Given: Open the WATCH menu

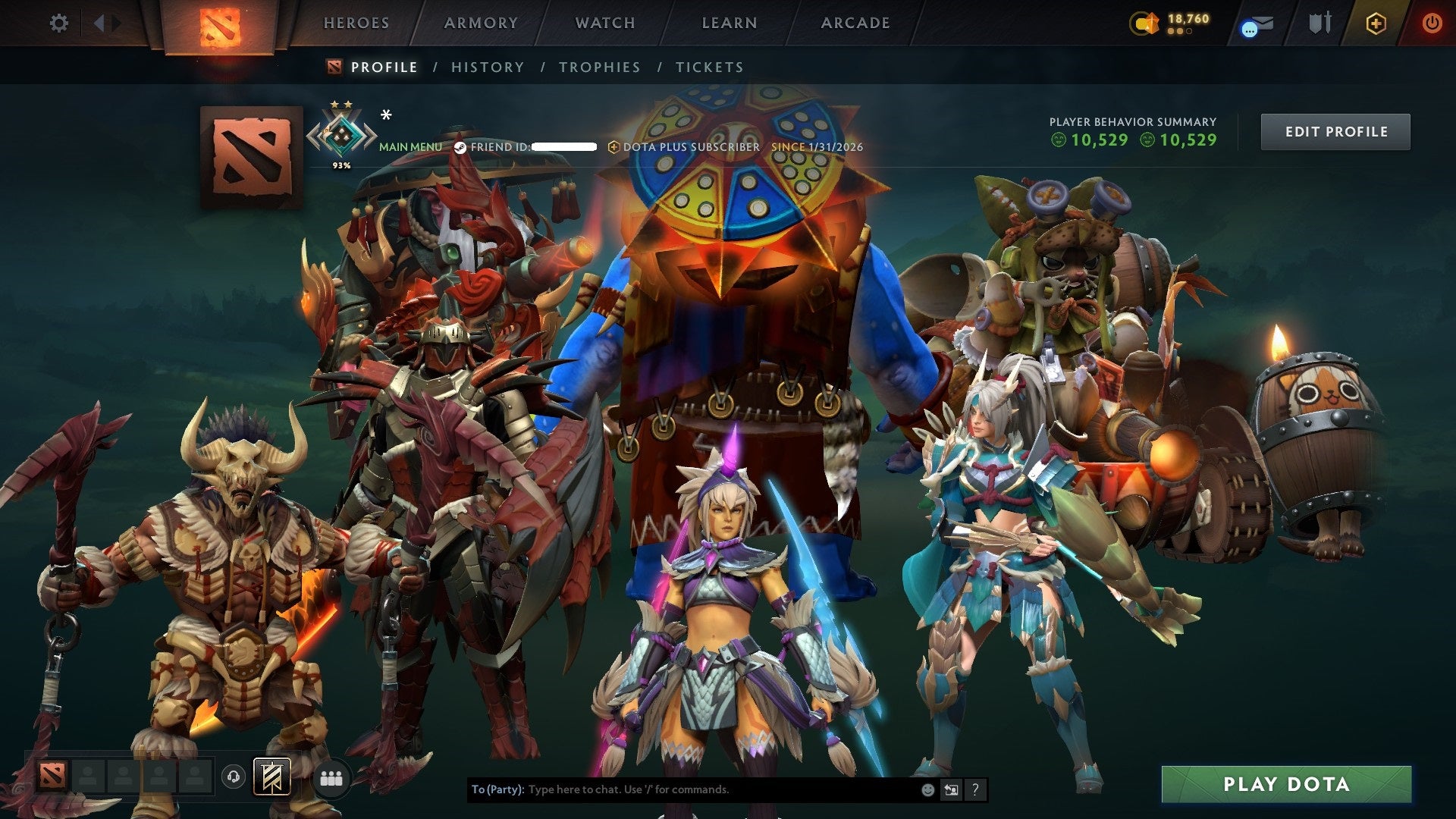Looking at the screenshot, I should click(604, 23).
